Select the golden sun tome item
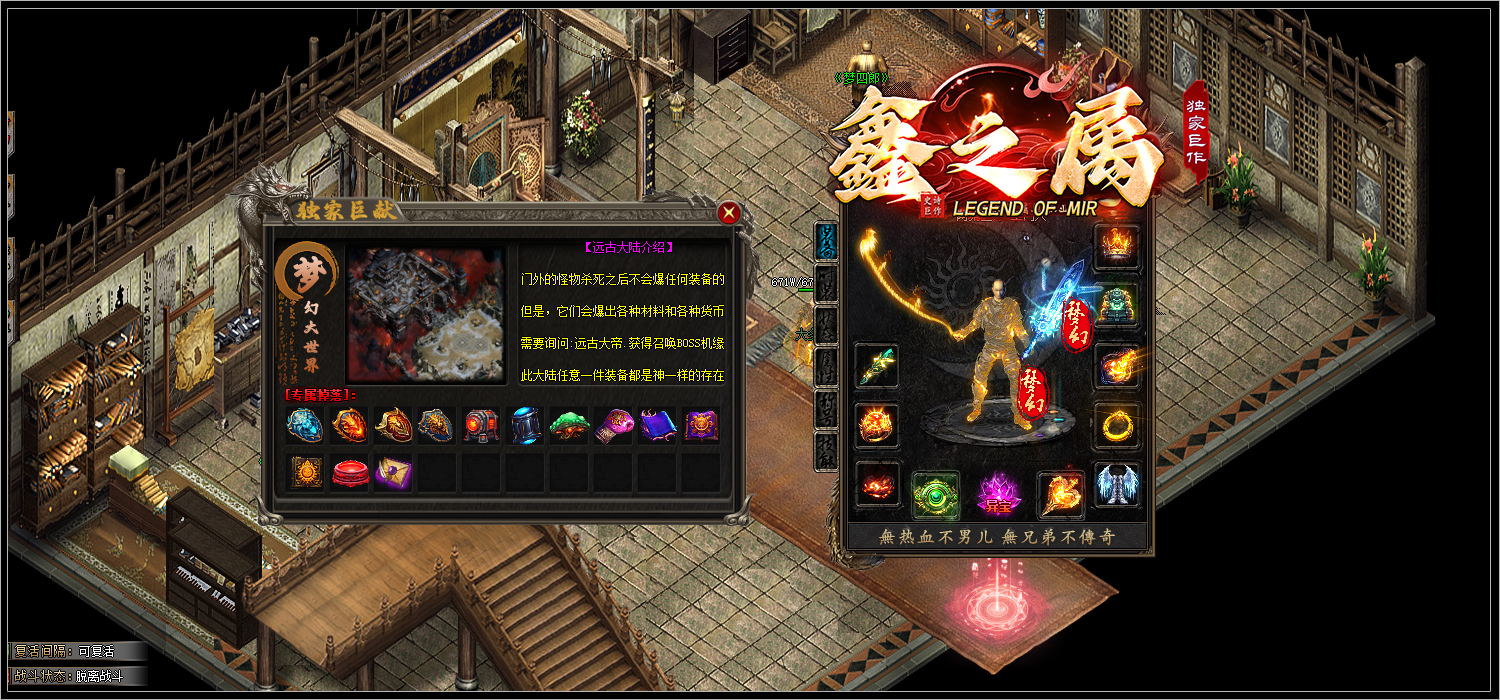This screenshot has width=1500, height=700. 306,472
